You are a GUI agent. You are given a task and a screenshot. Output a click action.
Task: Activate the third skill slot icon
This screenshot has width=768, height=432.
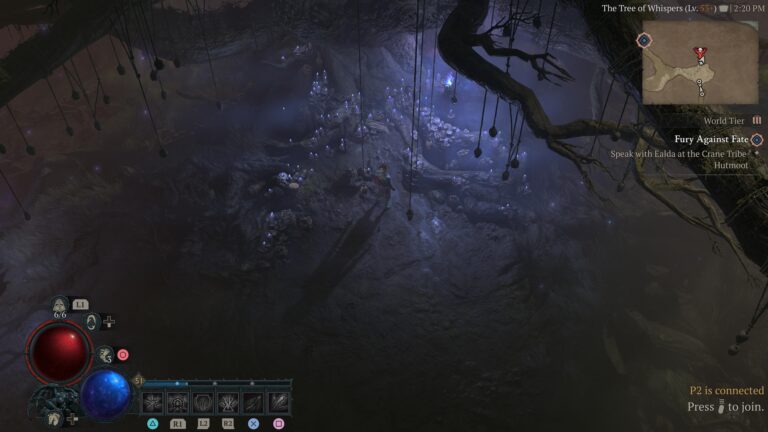203,402
